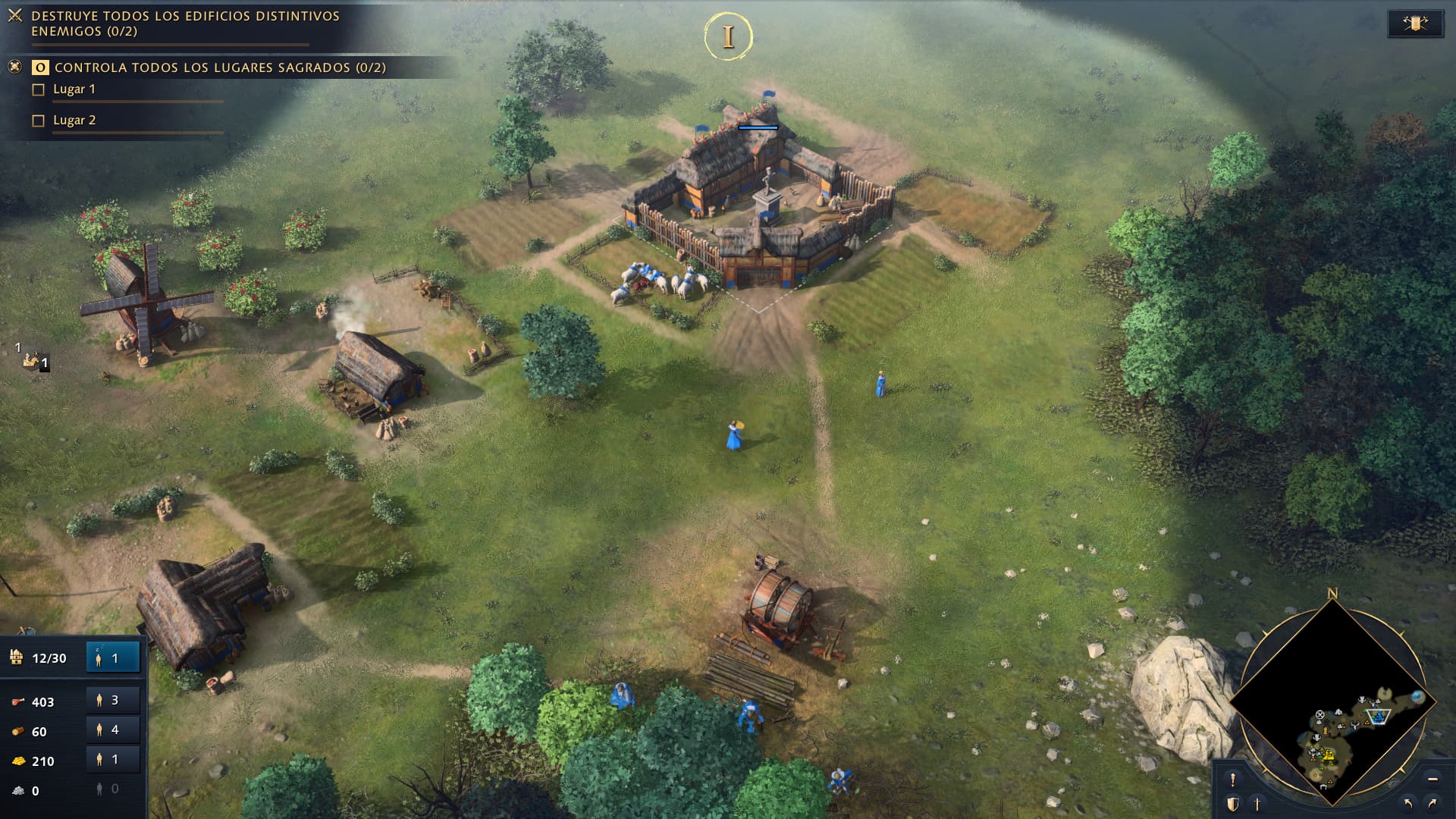Screen dimensions: 1456x819
Task: Select the sacred sites objective header
Action: pos(220,67)
